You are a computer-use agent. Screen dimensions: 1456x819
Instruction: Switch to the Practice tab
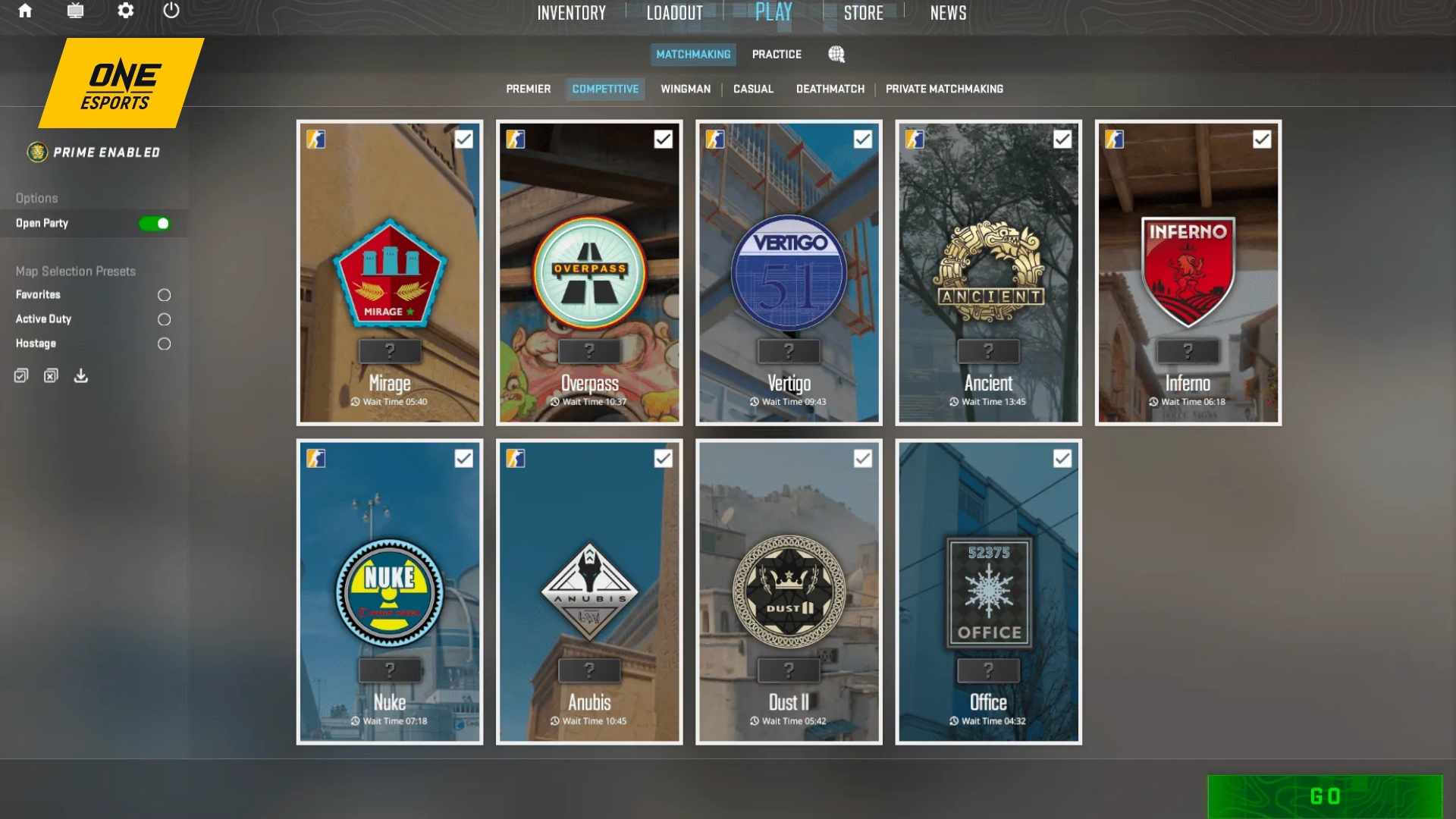777,55
